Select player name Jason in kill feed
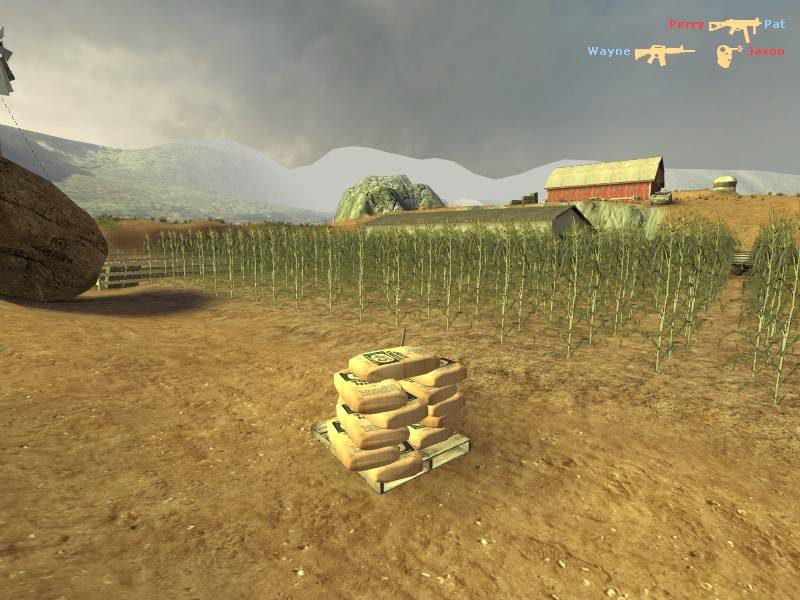 pos(766,51)
